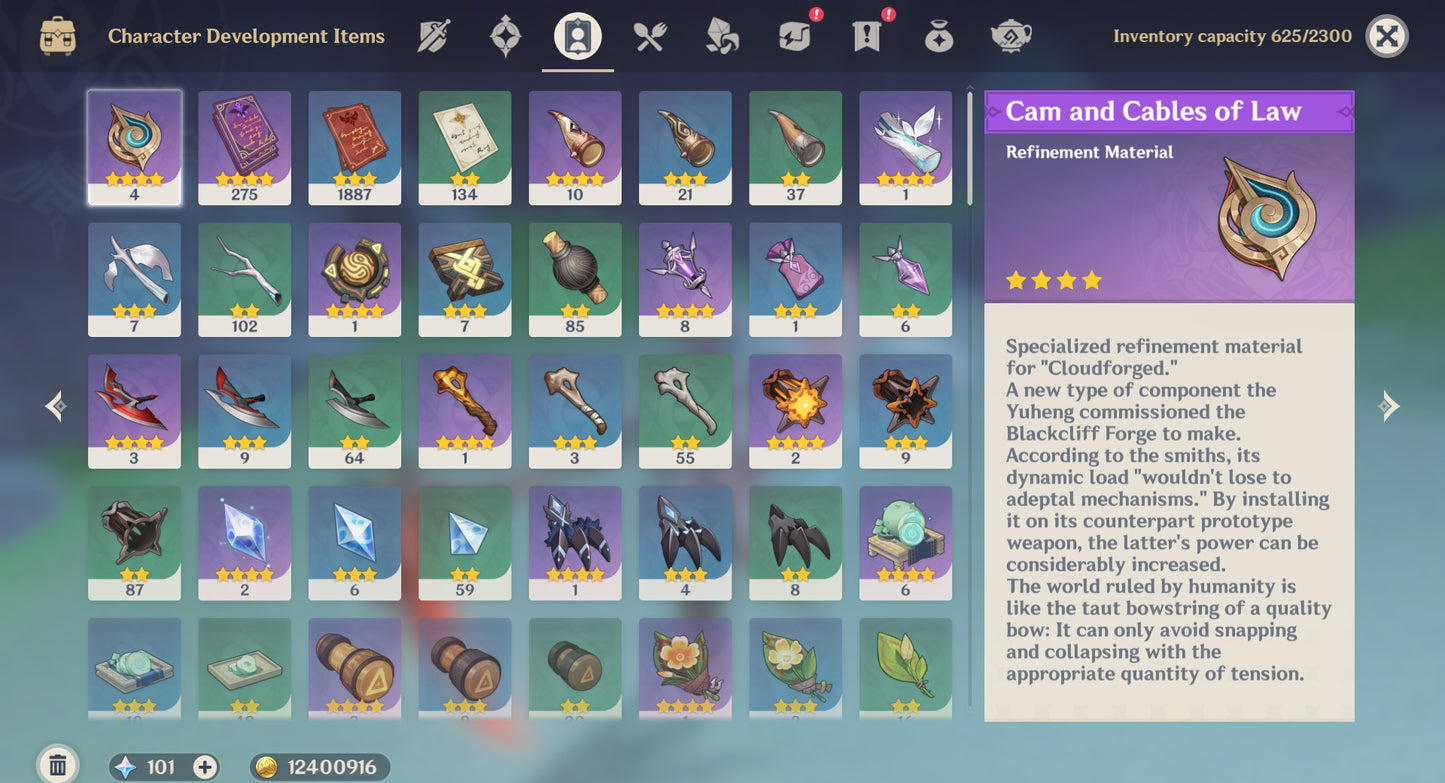The image size is (1445, 783).
Task: Choose the item slot with 134 count
Action: click(464, 147)
